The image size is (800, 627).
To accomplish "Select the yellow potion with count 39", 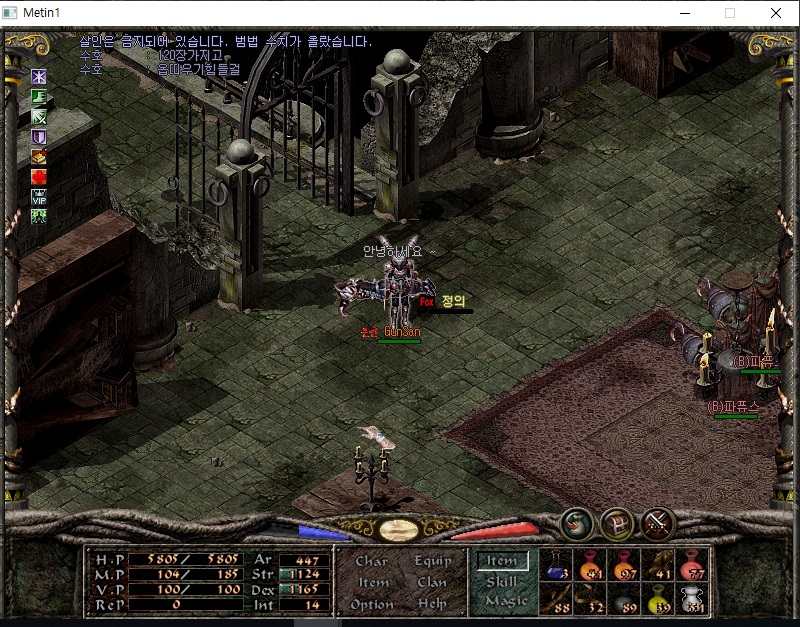I will (659, 597).
